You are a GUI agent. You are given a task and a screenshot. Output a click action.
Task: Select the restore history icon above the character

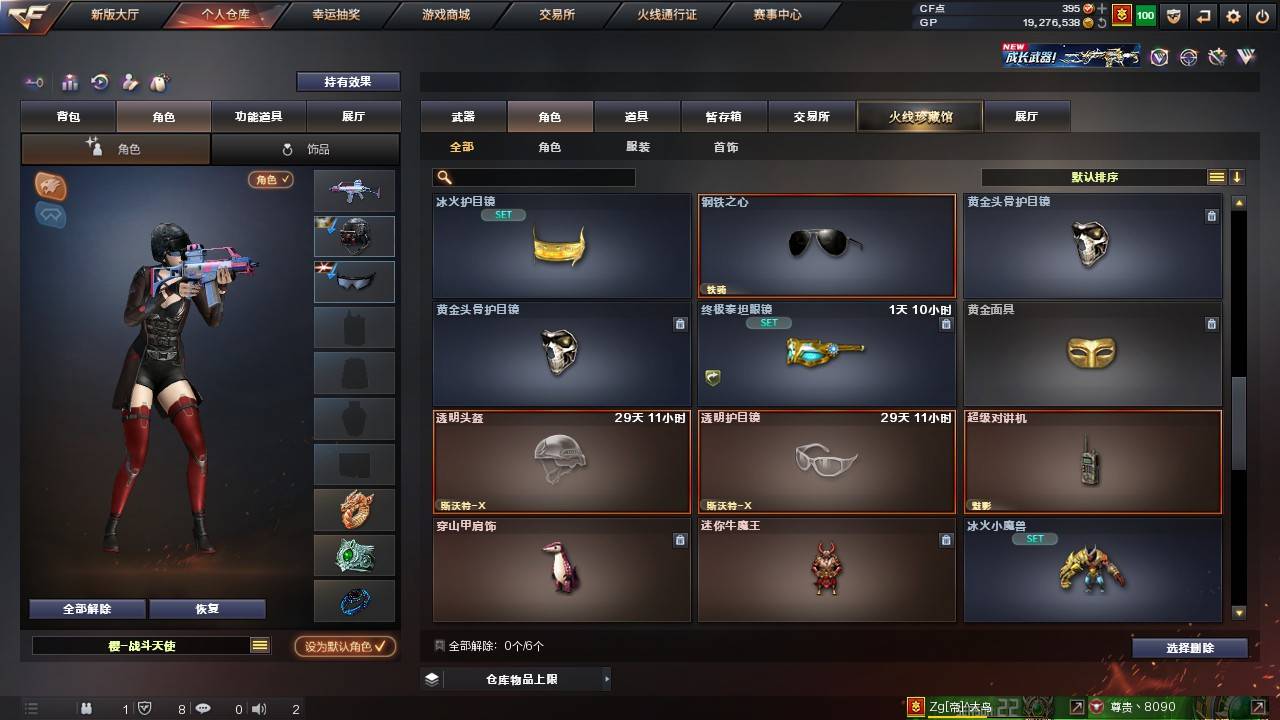click(99, 84)
